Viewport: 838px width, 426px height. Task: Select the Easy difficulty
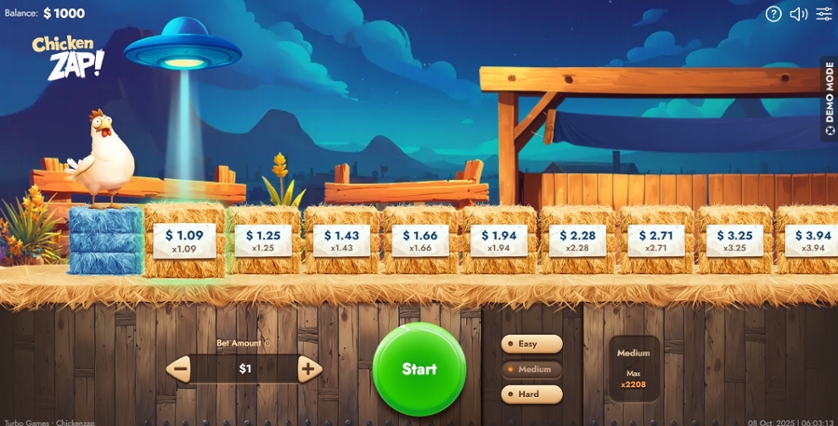click(x=531, y=344)
